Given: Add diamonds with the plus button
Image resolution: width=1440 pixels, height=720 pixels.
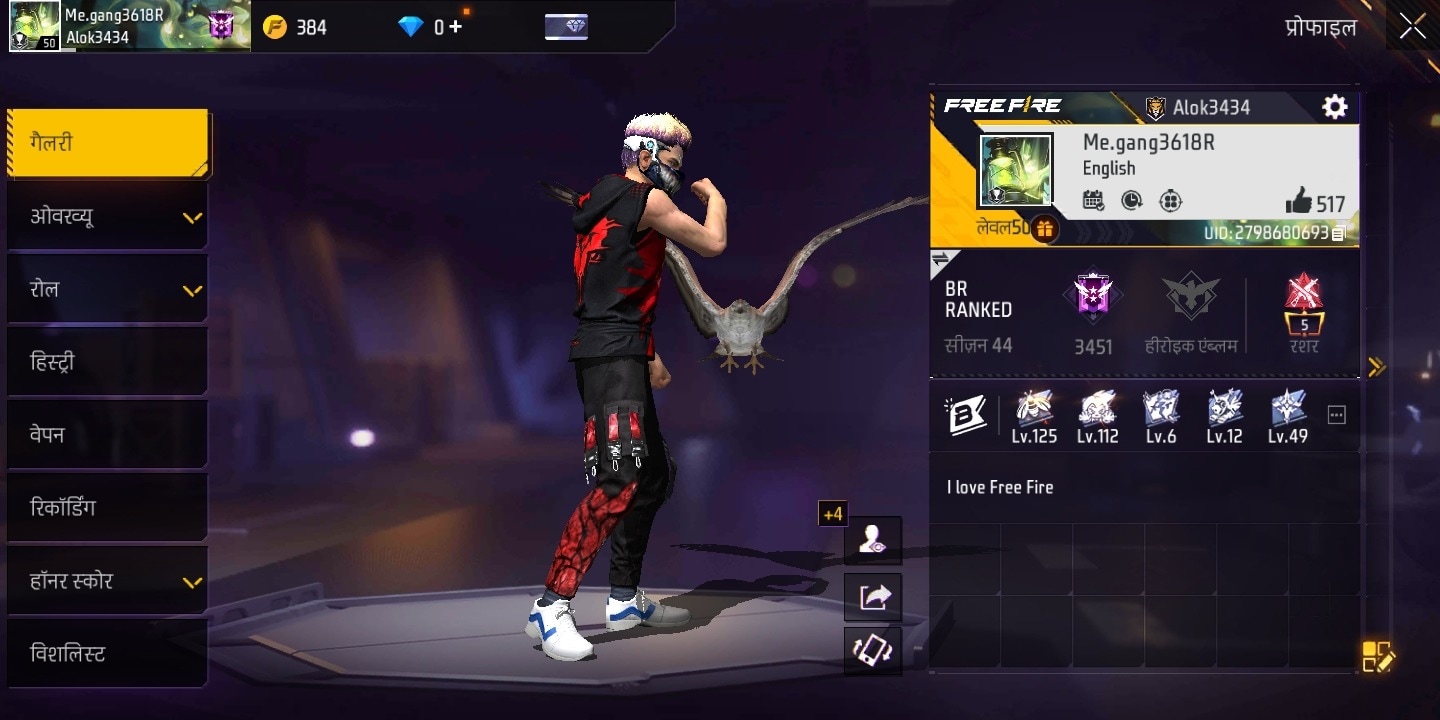Looking at the screenshot, I should pos(455,27).
